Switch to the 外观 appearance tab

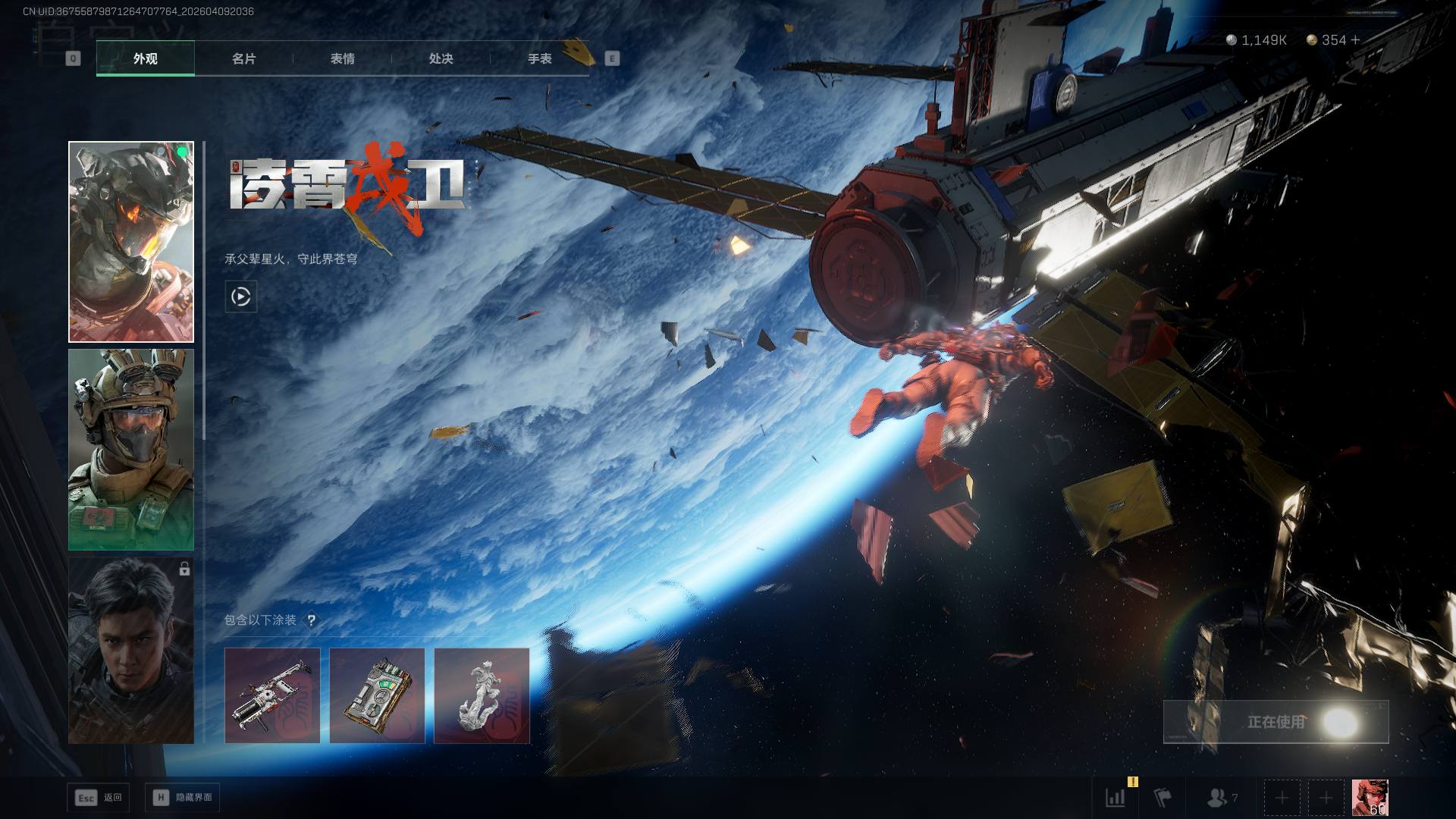pyautogui.click(x=145, y=58)
